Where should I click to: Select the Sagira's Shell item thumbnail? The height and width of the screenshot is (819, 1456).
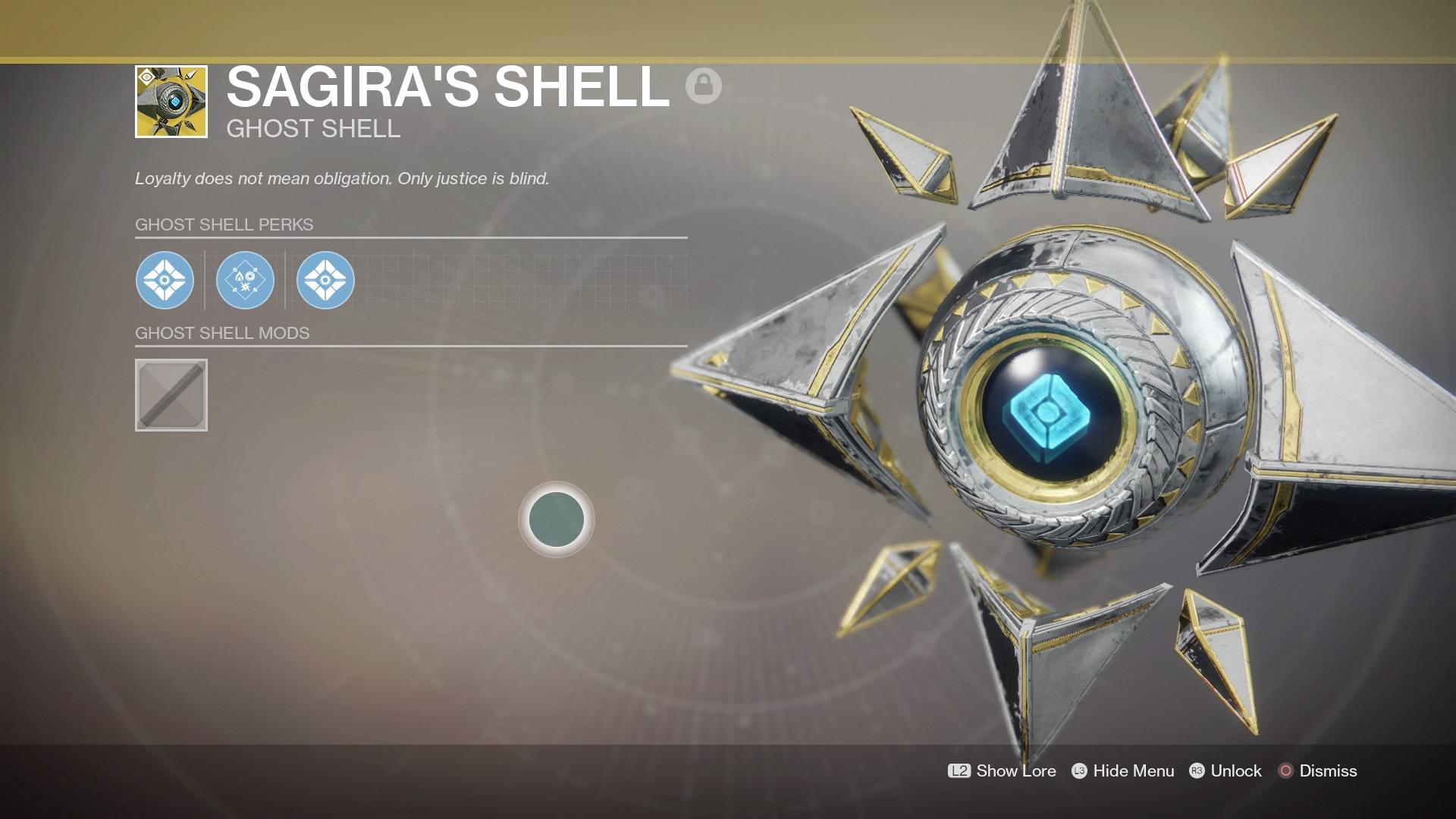click(x=171, y=102)
